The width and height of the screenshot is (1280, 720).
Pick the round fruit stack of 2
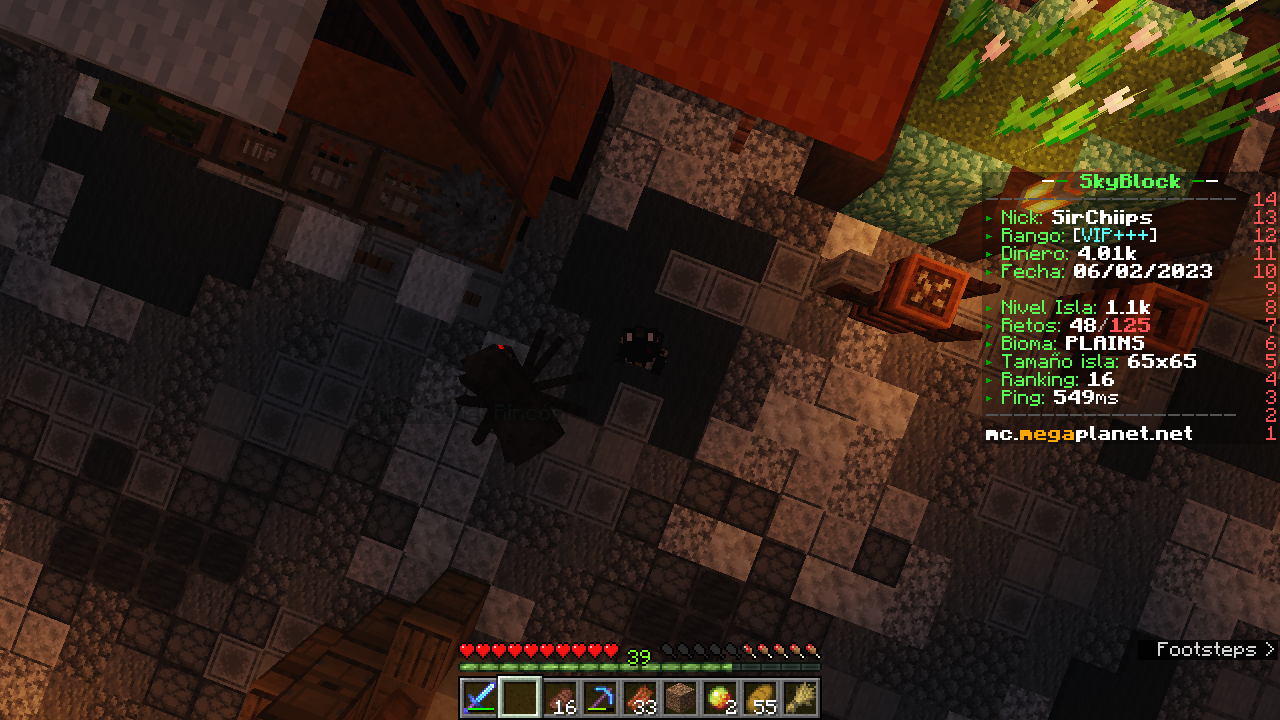point(720,697)
